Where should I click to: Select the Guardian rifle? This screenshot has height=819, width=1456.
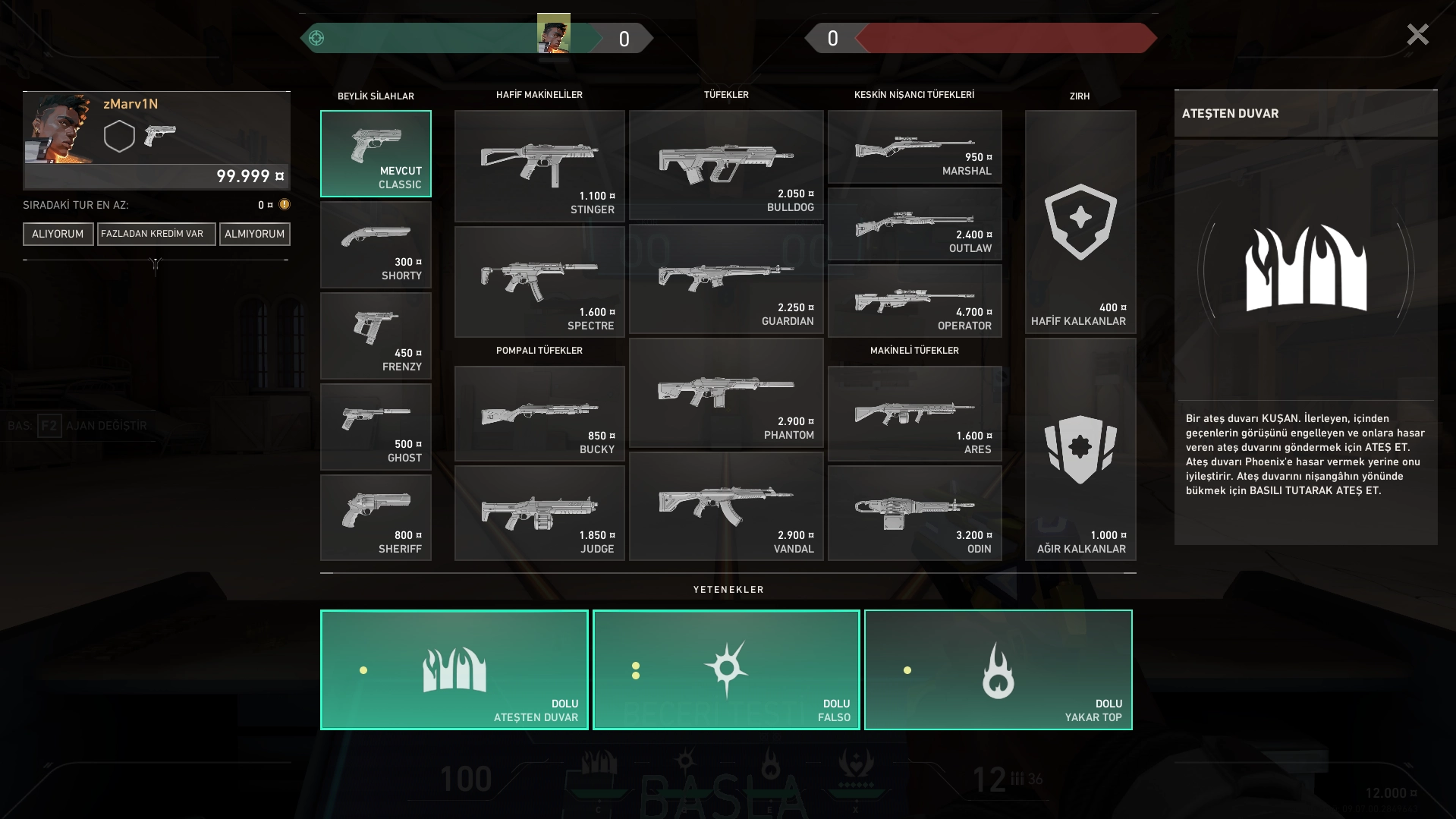coord(726,279)
